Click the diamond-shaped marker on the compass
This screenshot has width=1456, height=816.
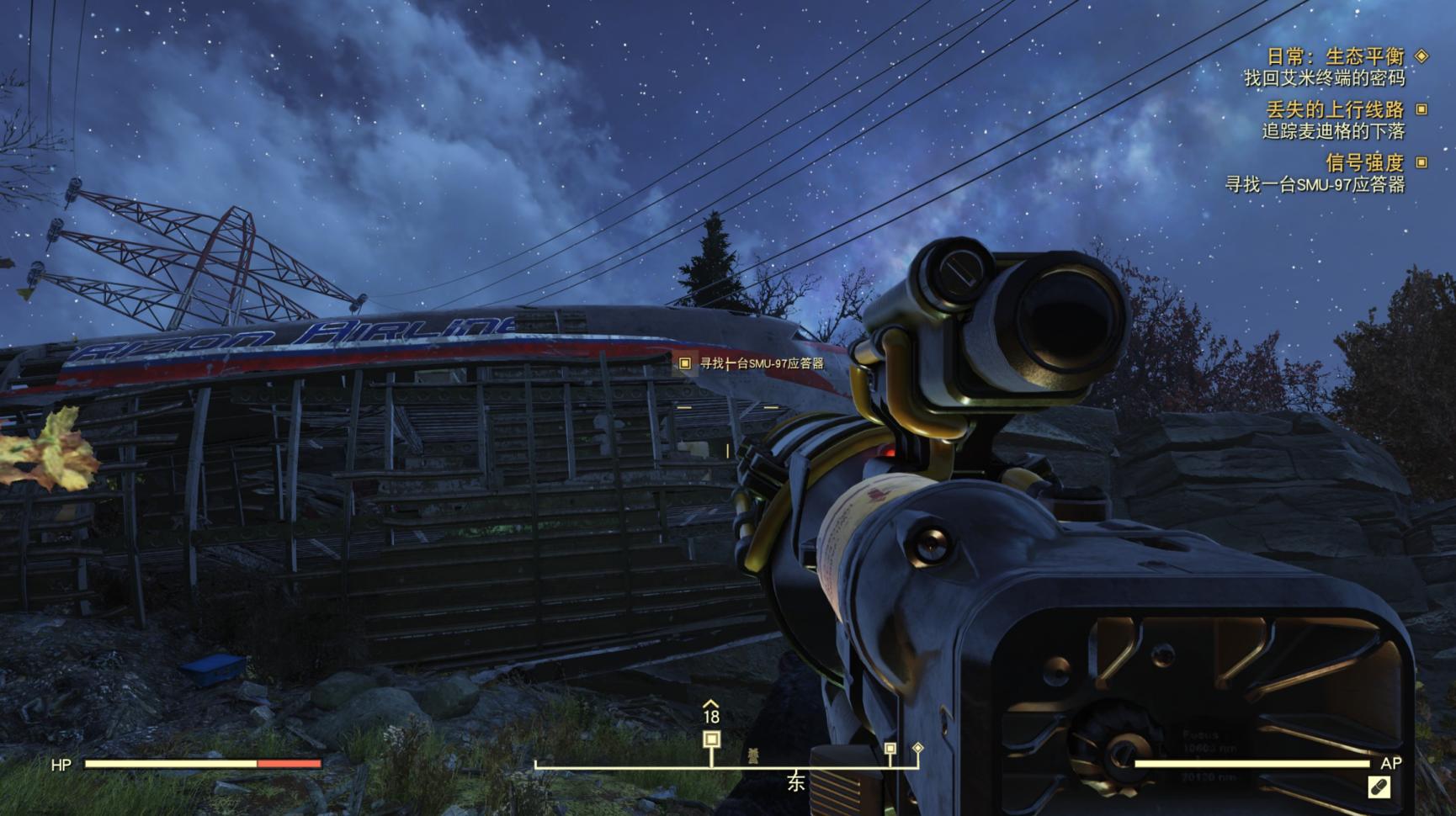[918, 747]
